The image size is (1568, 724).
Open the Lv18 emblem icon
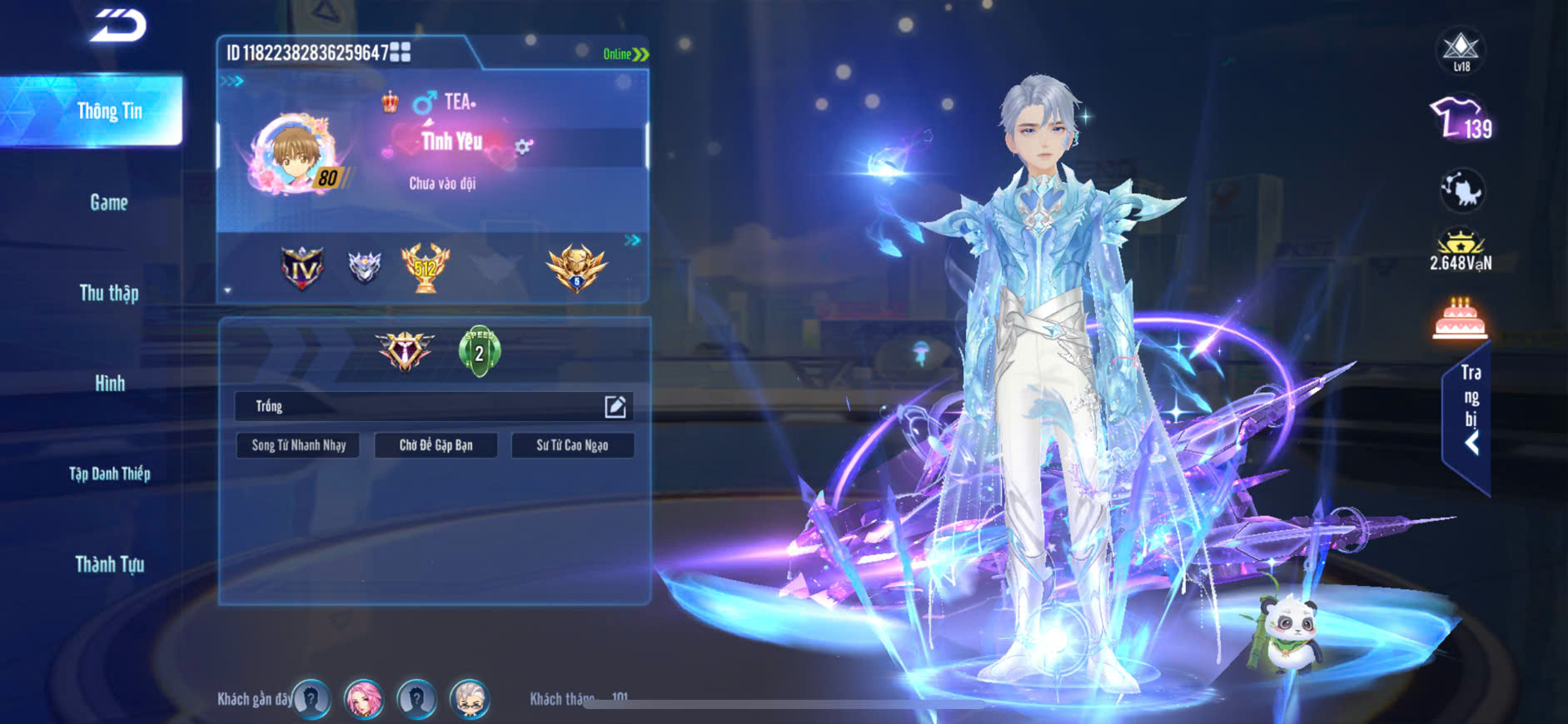(1461, 52)
